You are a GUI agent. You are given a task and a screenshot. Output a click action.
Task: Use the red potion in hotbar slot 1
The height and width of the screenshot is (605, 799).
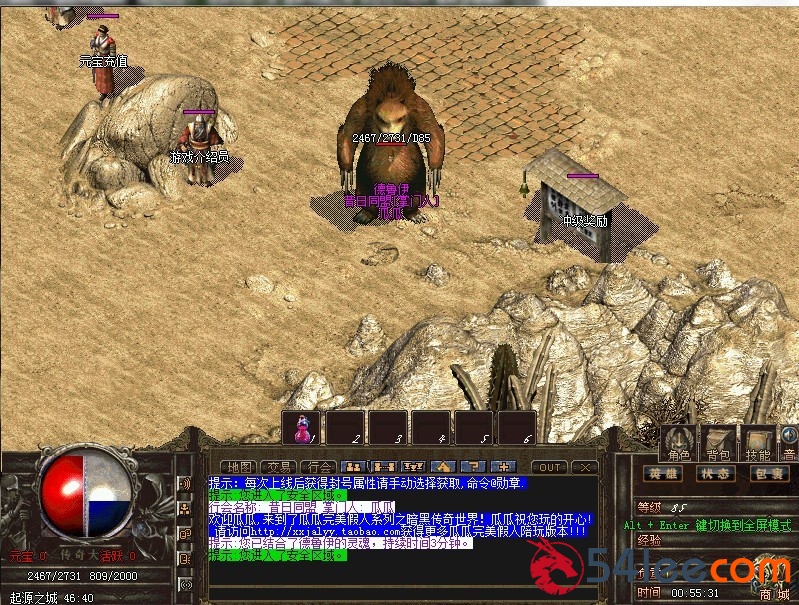coord(302,428)
